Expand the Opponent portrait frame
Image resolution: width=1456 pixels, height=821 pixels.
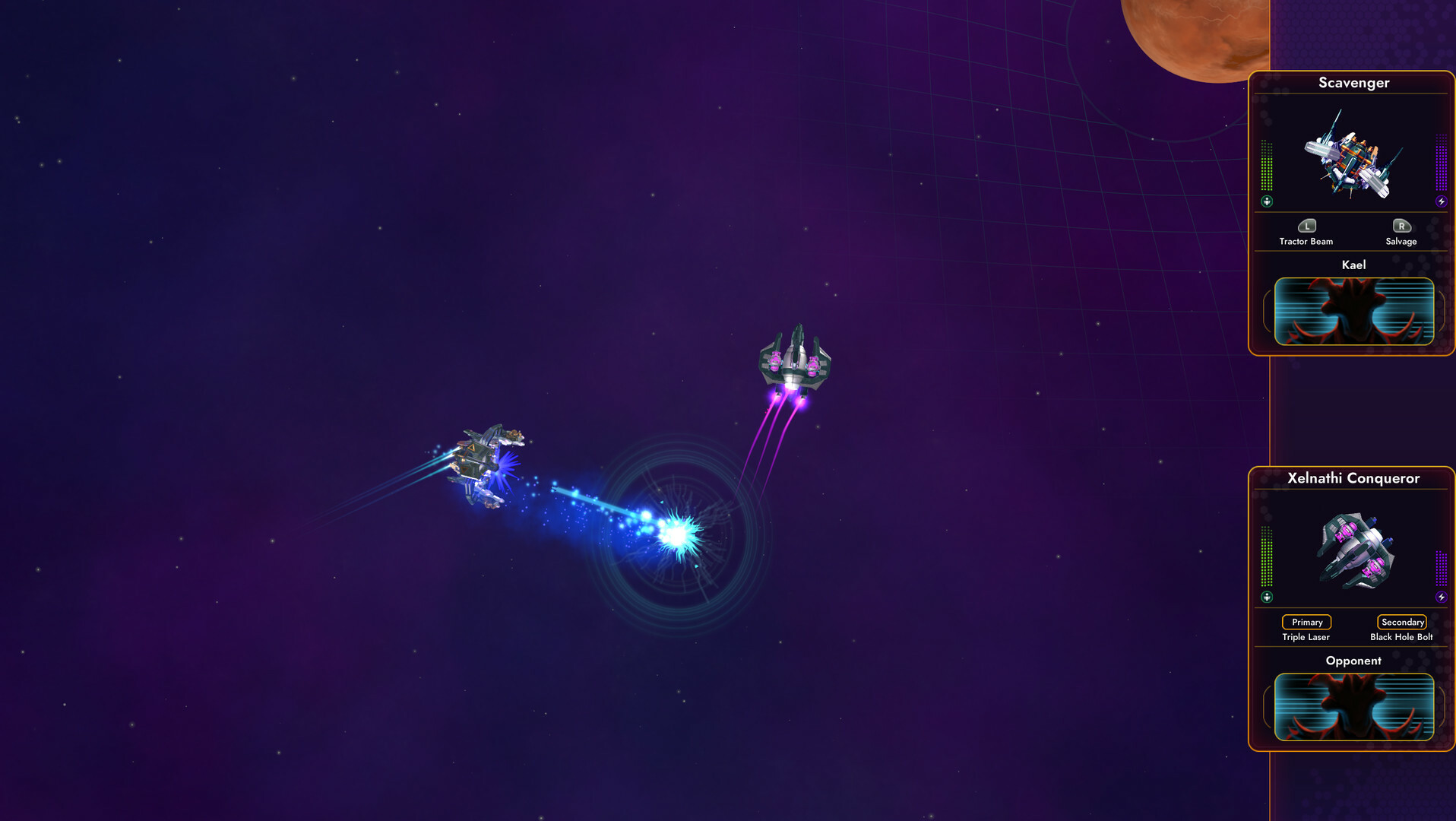pos(1355,707)
